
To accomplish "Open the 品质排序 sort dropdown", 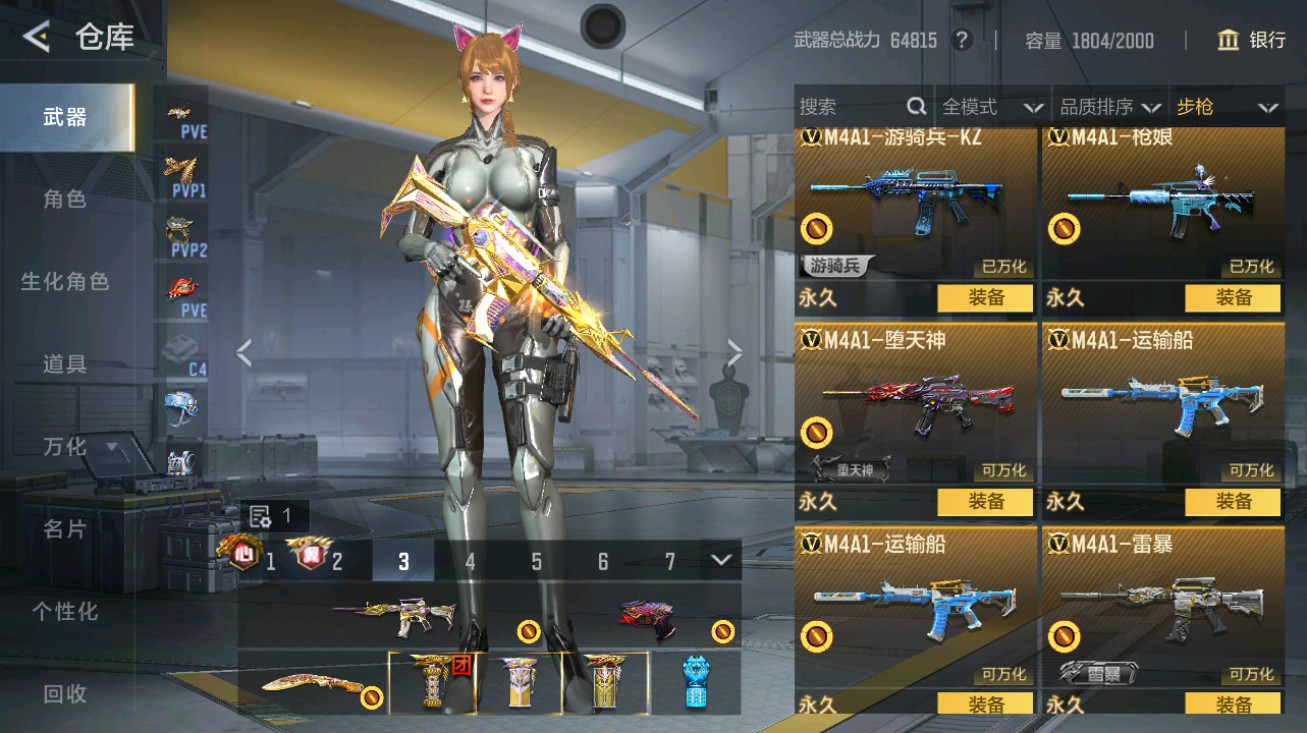I will (x=1110, y=107).
